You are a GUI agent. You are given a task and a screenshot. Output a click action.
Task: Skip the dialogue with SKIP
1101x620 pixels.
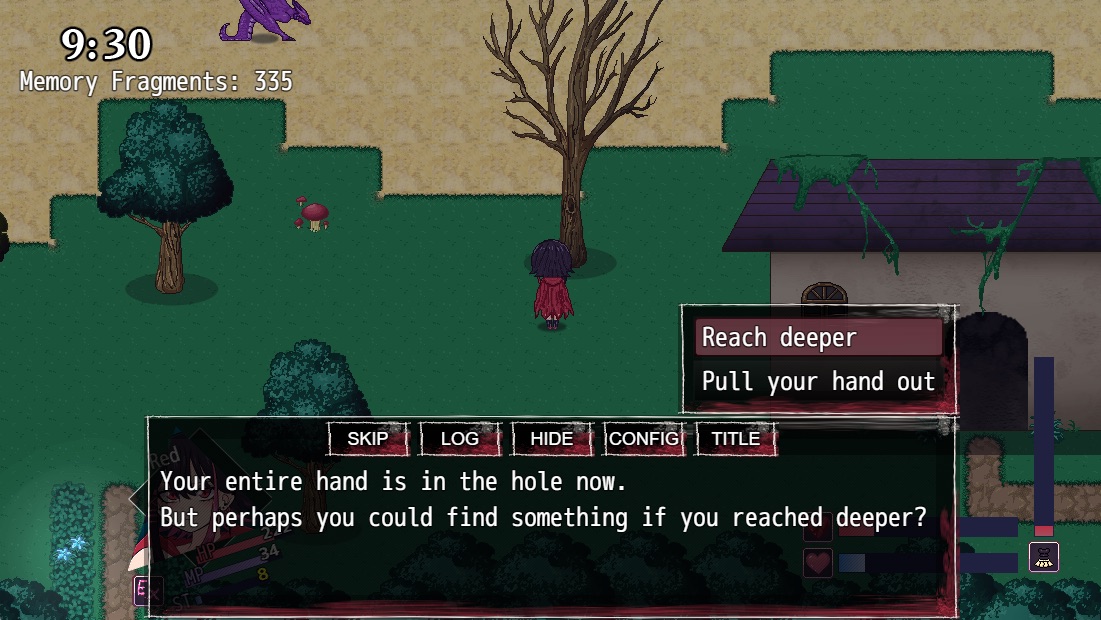[368, 439]
